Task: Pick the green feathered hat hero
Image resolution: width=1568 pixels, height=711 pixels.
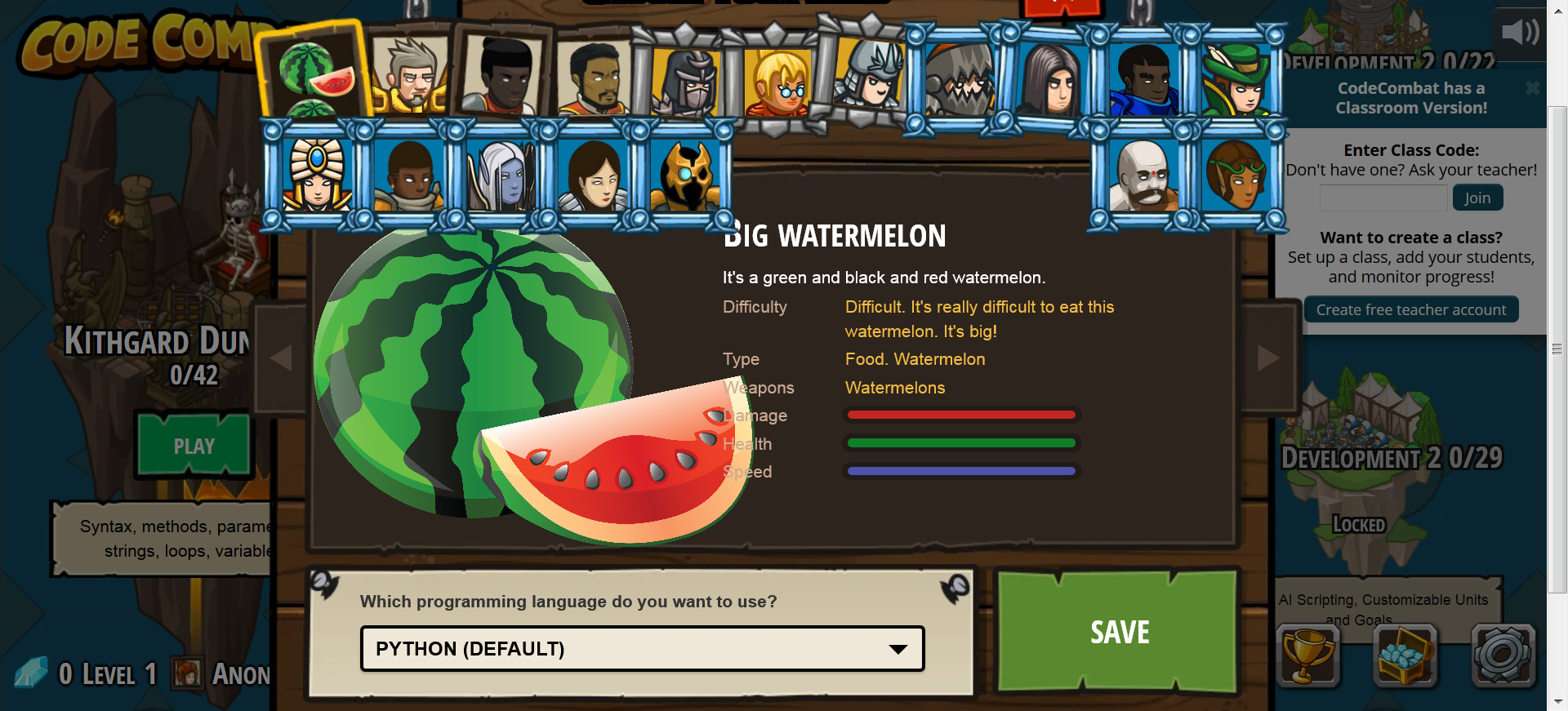Action: (x=1236, y=80)
